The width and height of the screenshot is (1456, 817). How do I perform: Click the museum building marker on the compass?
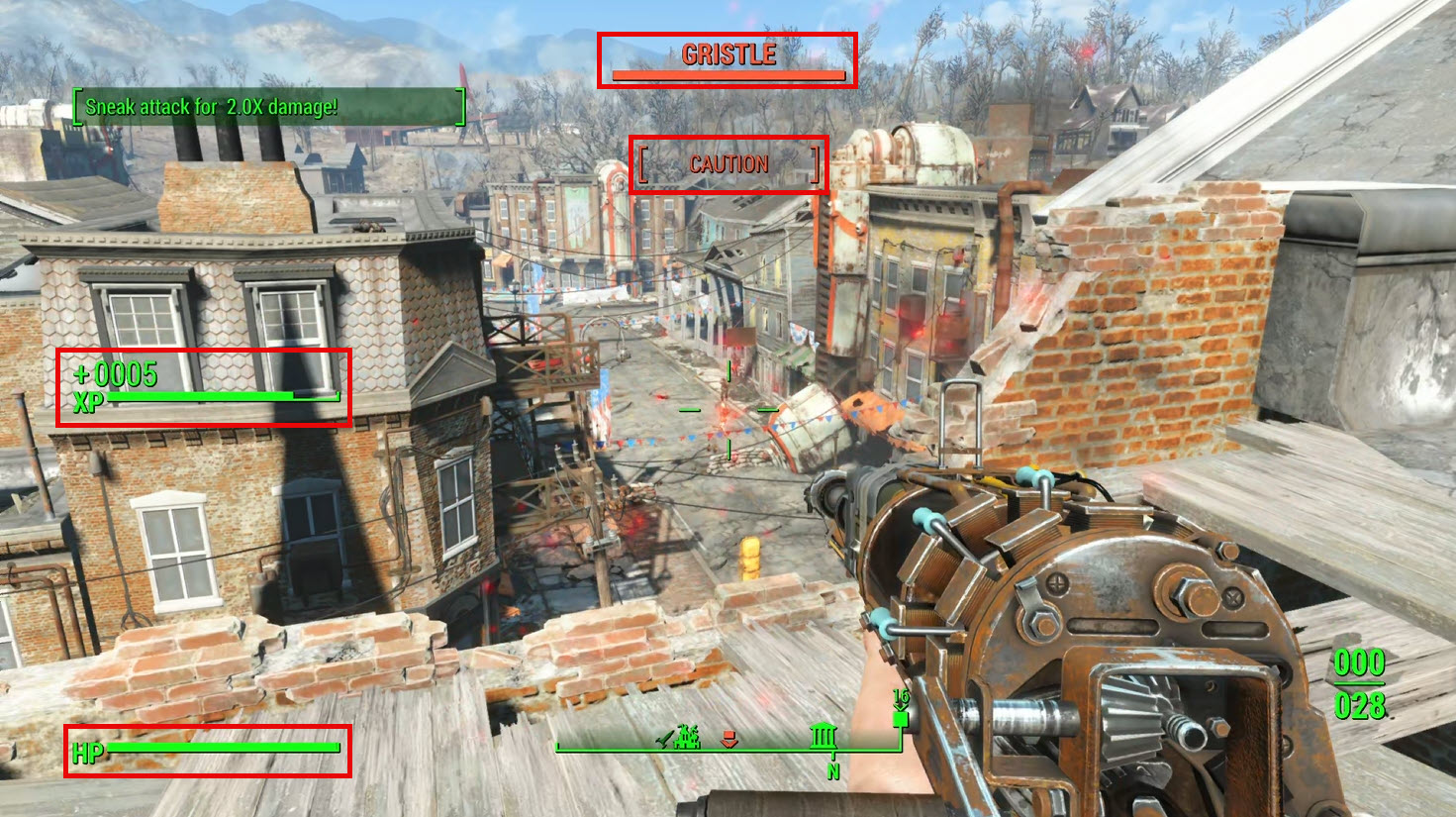coord(824,737)
